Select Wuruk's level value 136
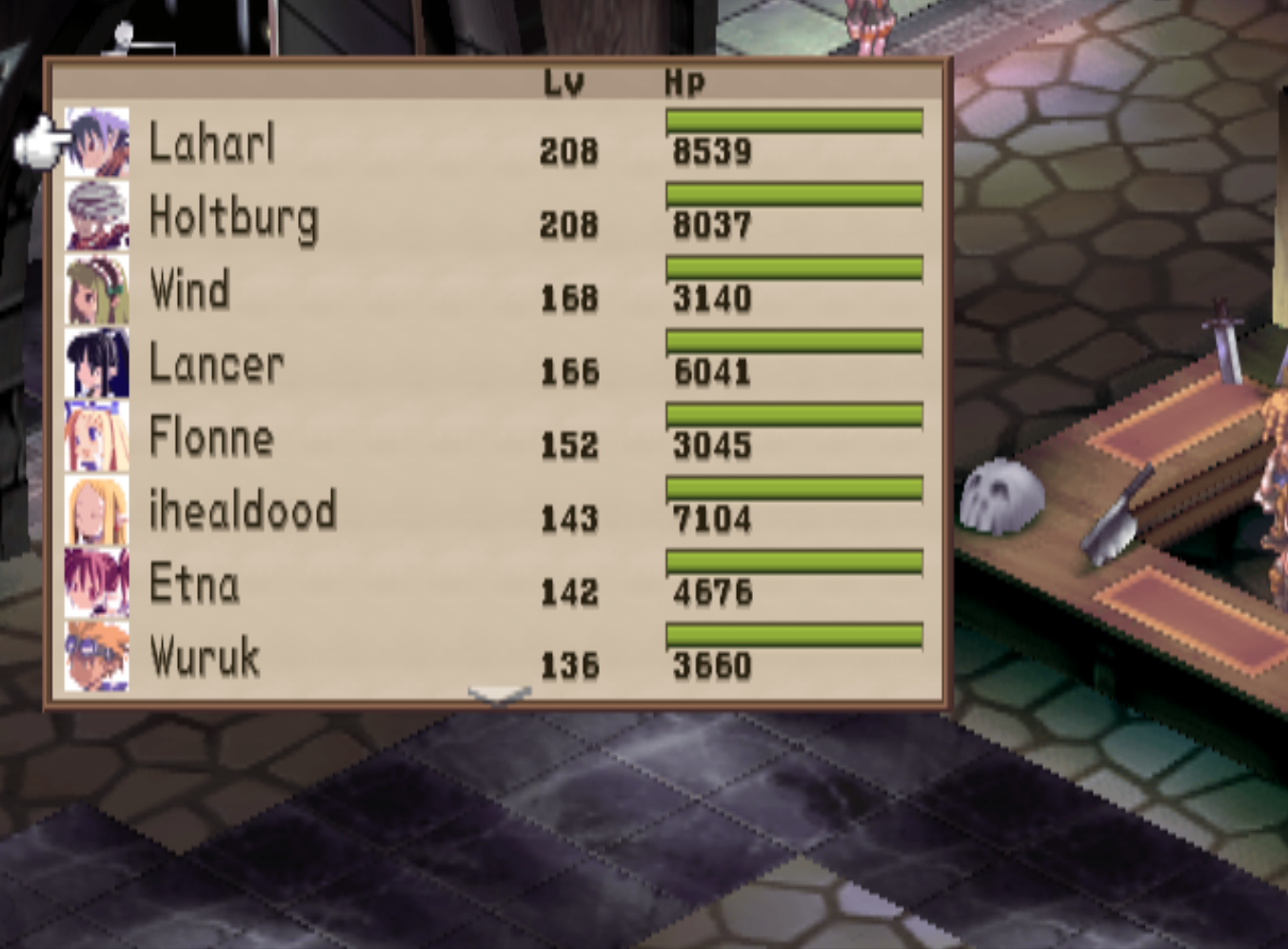This screenshot has height=949, width=1288. click(x=567, y=664)
